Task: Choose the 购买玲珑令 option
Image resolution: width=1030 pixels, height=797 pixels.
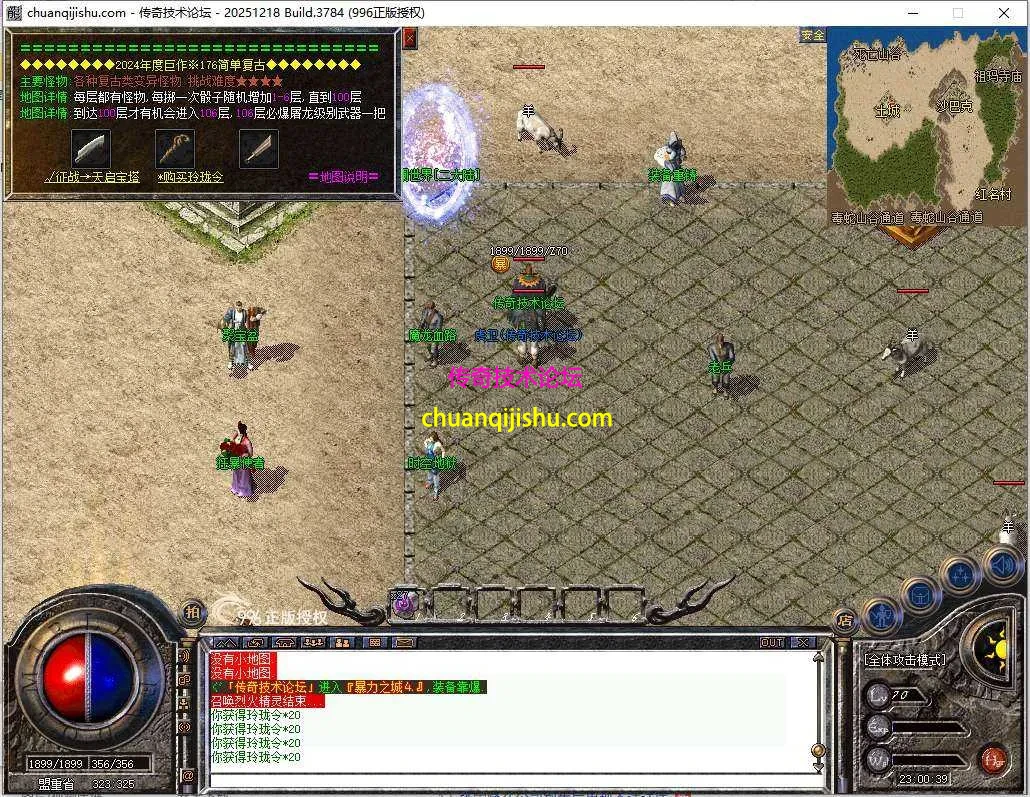Action: (190, 177)
